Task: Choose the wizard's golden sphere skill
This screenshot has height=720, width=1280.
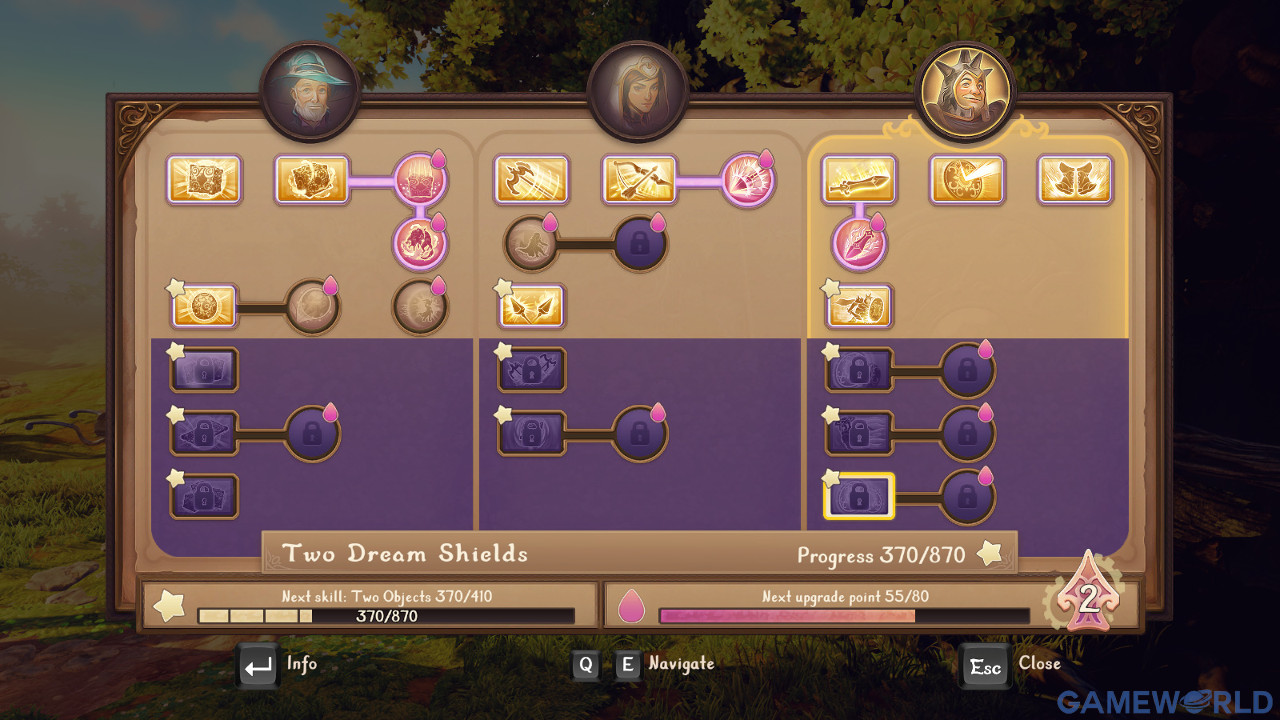Action: pos(204,306)
